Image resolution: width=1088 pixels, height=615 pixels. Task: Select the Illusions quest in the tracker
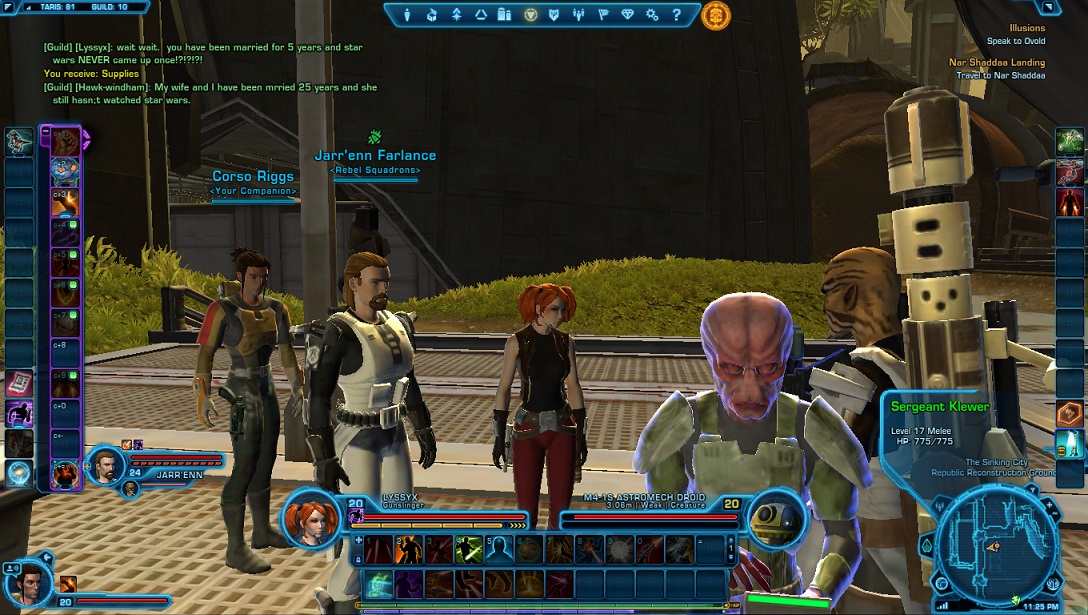1027,29
